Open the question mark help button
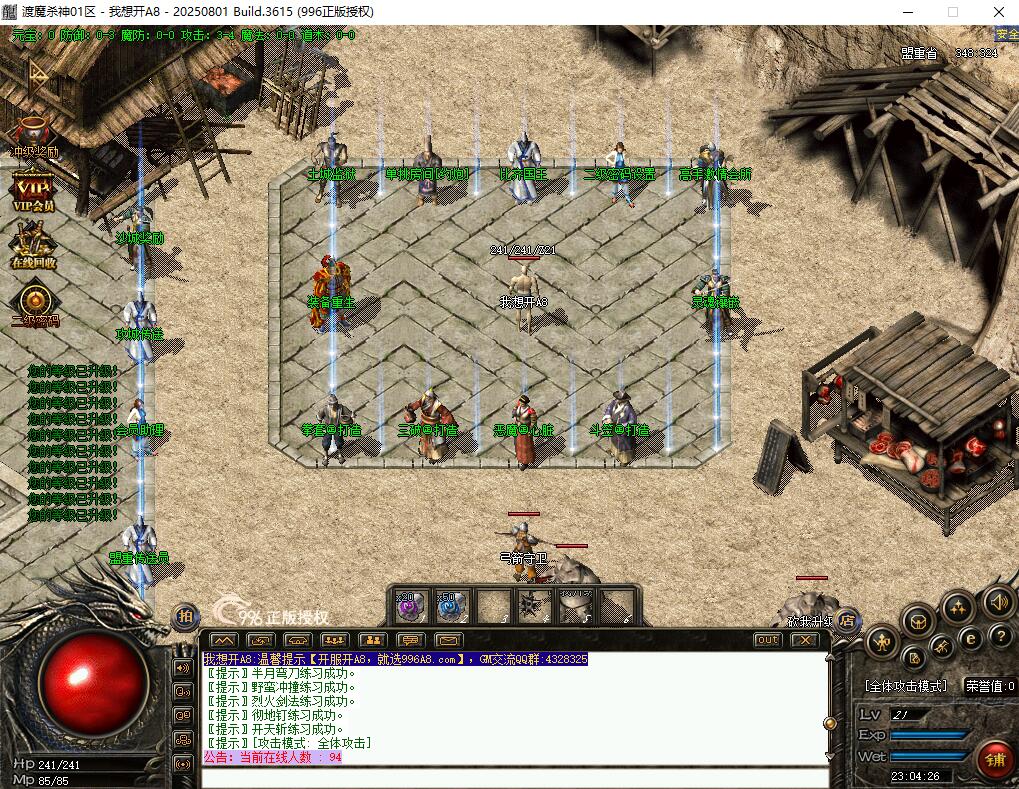Viewport: 1019px width, 789px height. [x=999, y=636]
